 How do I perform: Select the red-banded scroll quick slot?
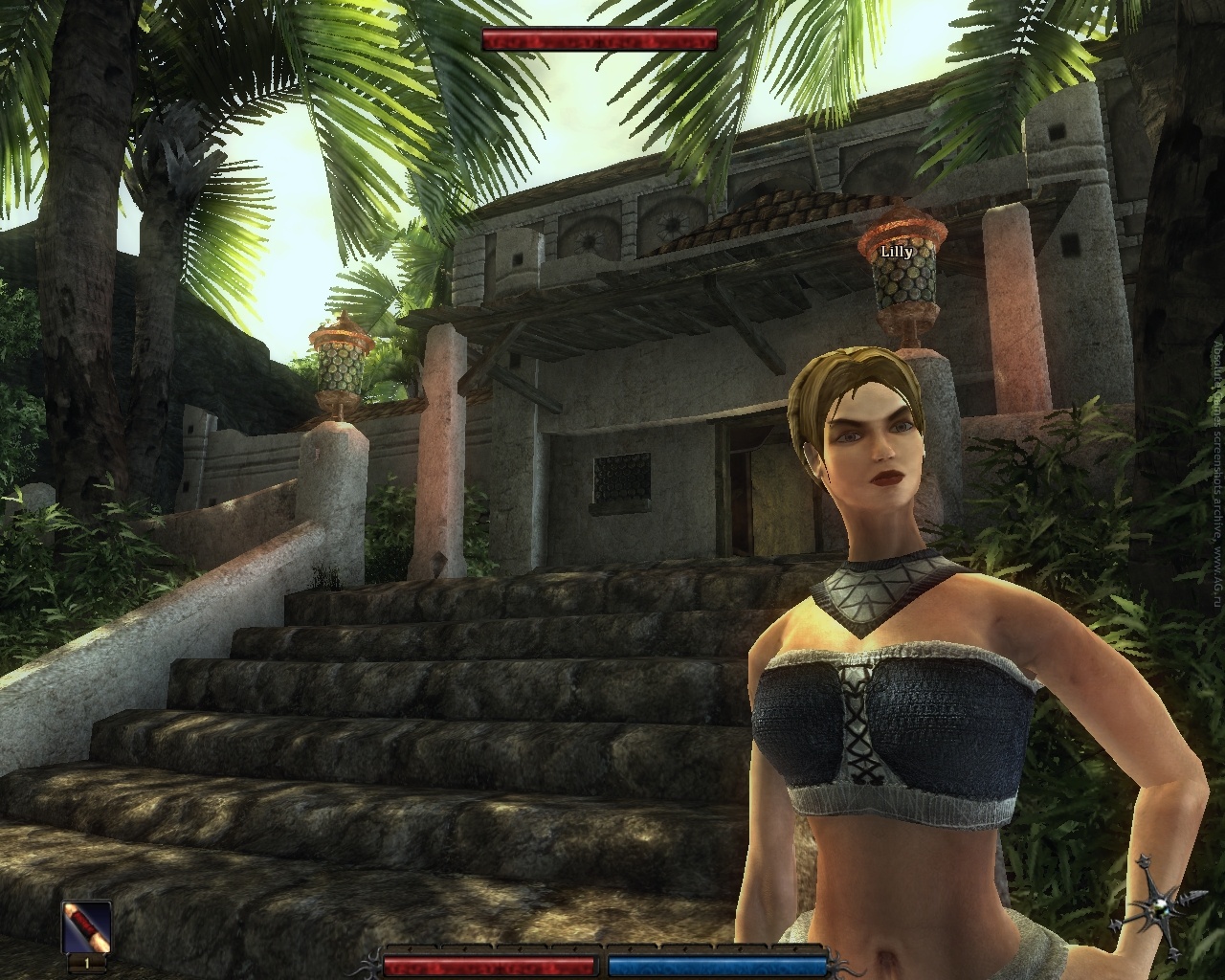[x=87, y=926]
